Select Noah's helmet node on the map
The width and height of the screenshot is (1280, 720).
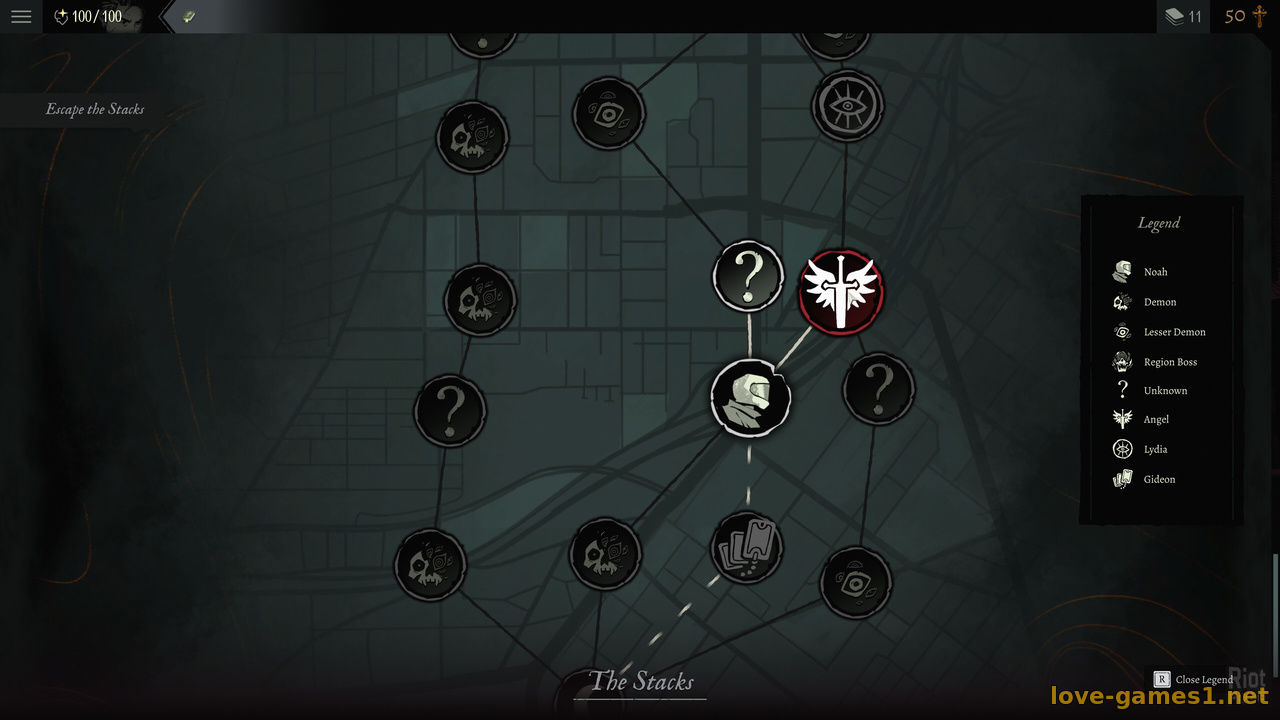750,398
